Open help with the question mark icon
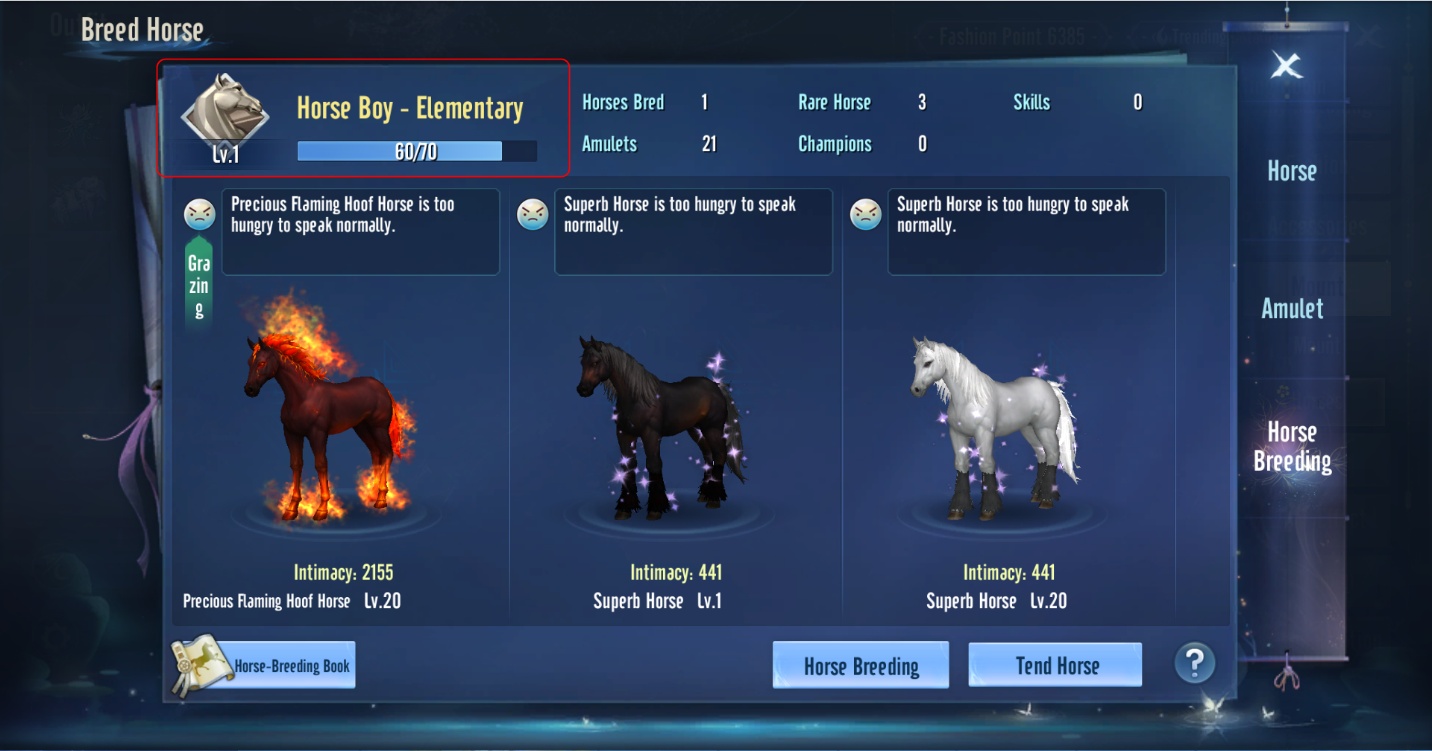This screenshot has width=1432, height=751. pos(1194,662)
